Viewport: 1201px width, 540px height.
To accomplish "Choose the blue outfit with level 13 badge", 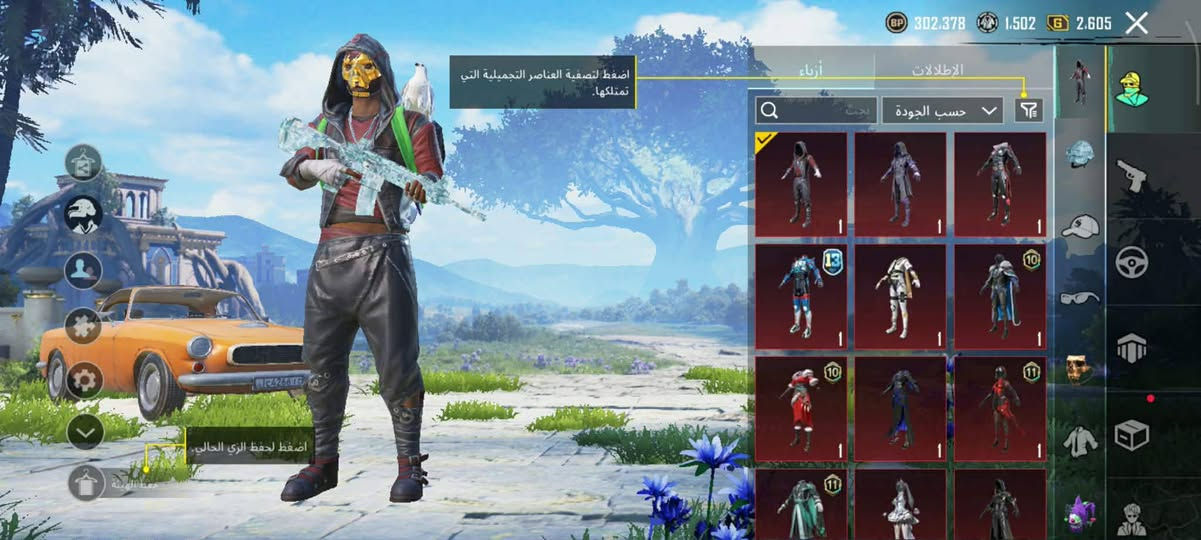I will pos(801,296).
